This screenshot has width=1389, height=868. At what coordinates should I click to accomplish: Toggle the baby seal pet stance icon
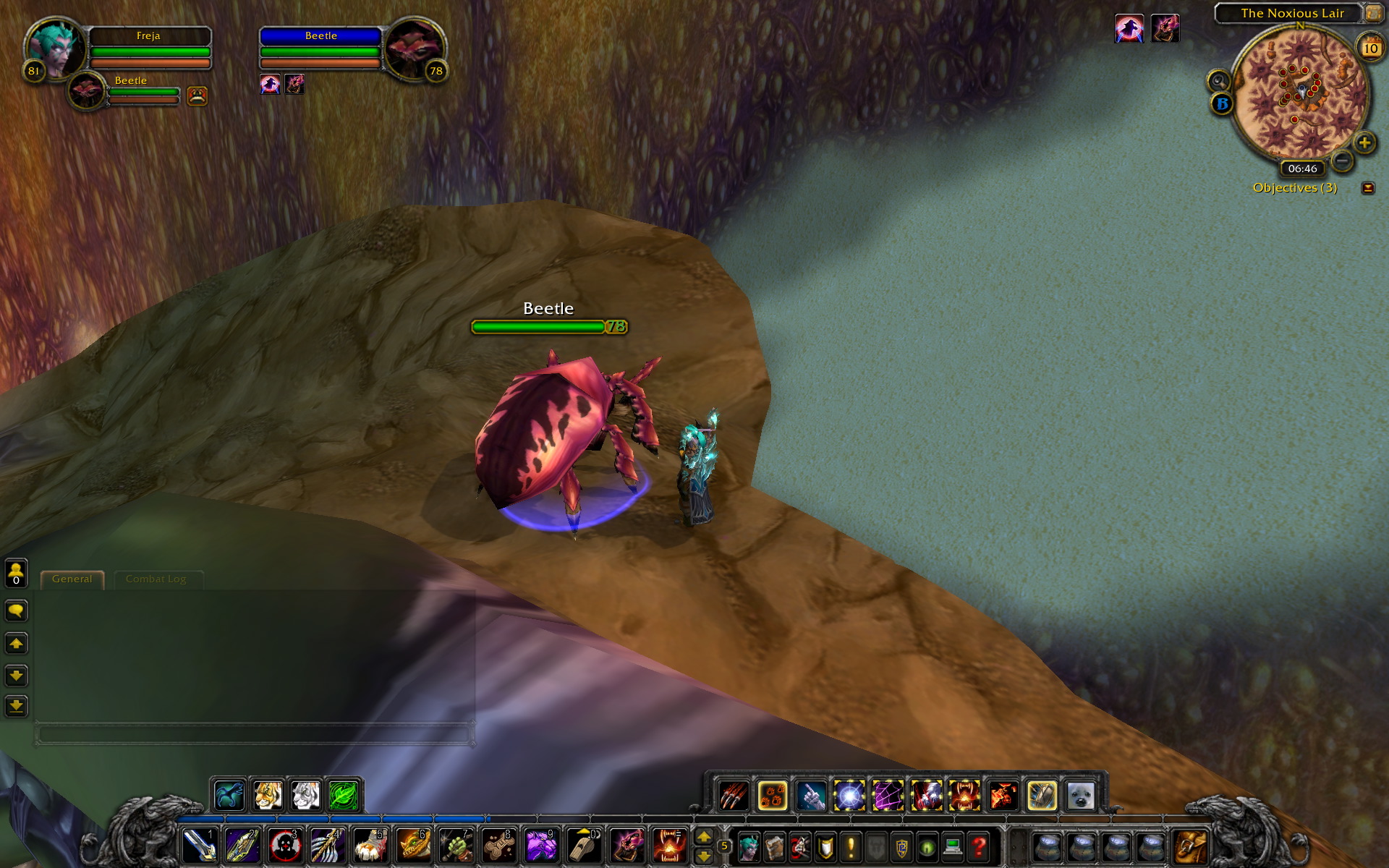(1081, 796)
